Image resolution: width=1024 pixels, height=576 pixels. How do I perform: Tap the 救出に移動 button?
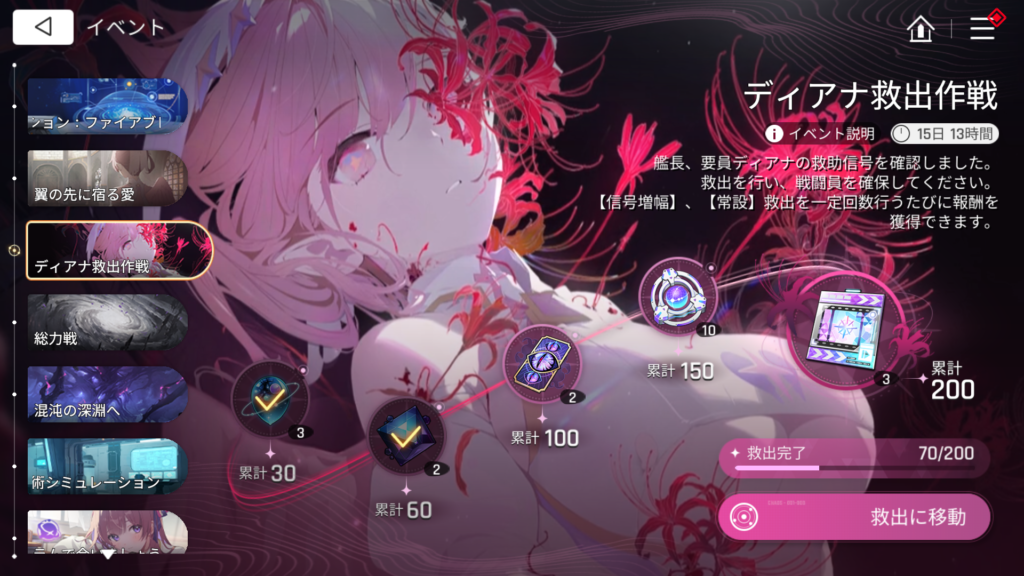[x=854, y=518]
